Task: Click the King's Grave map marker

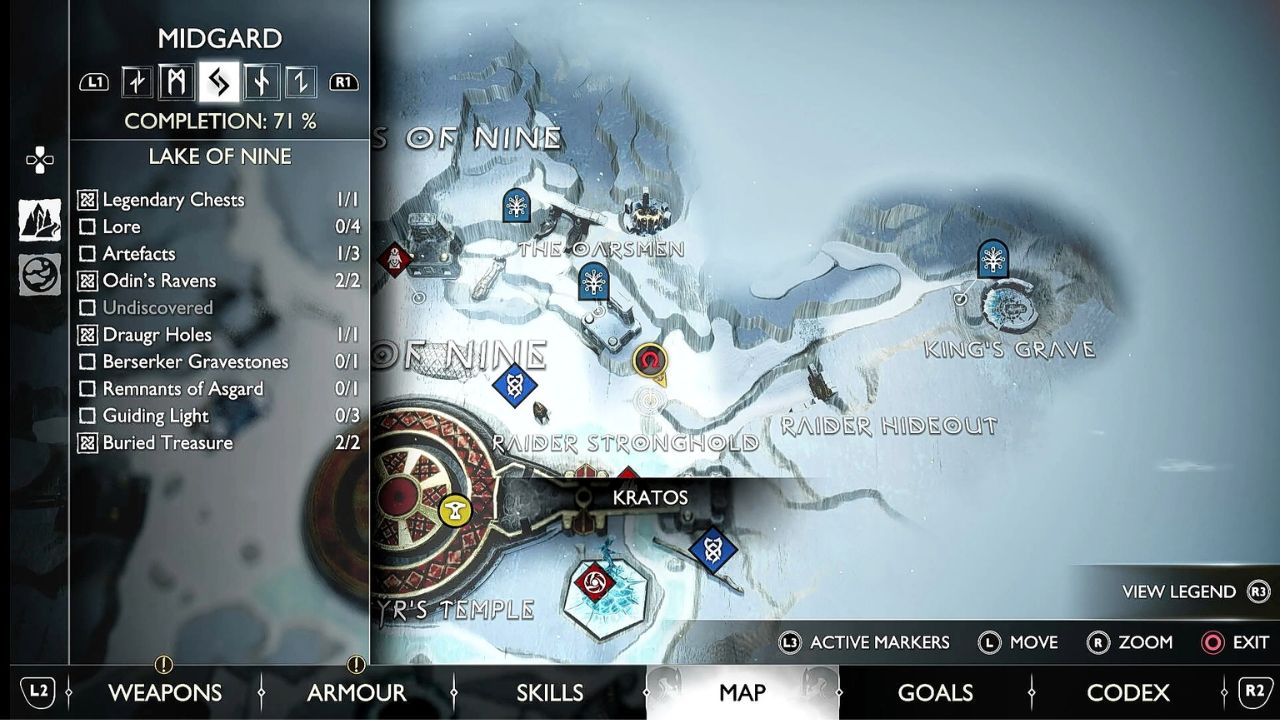Action: [x=992, y=258]
